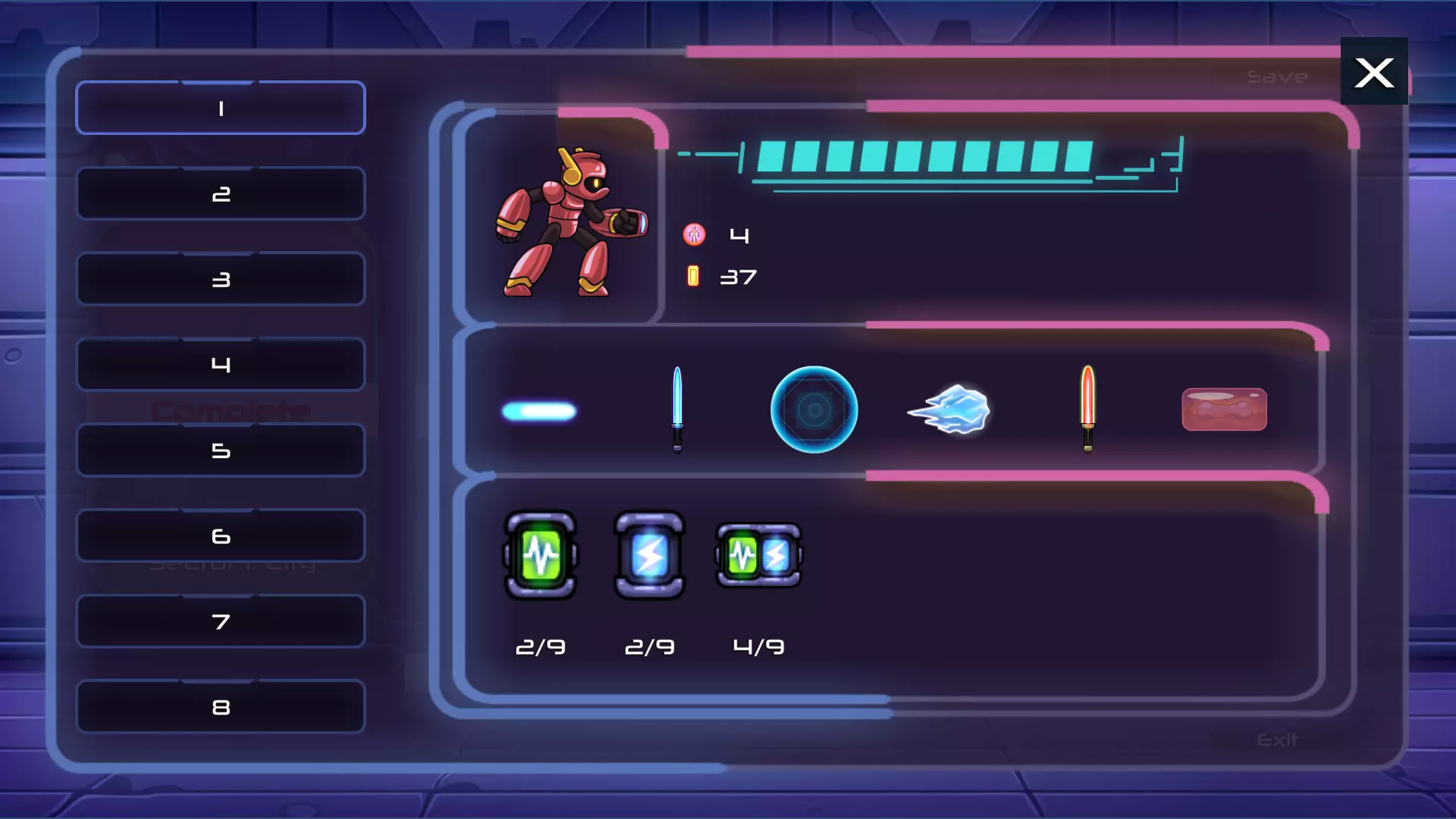Select save slot 8
The width and height of the screenshot is (1456, 819).
[x=221, y=708]
